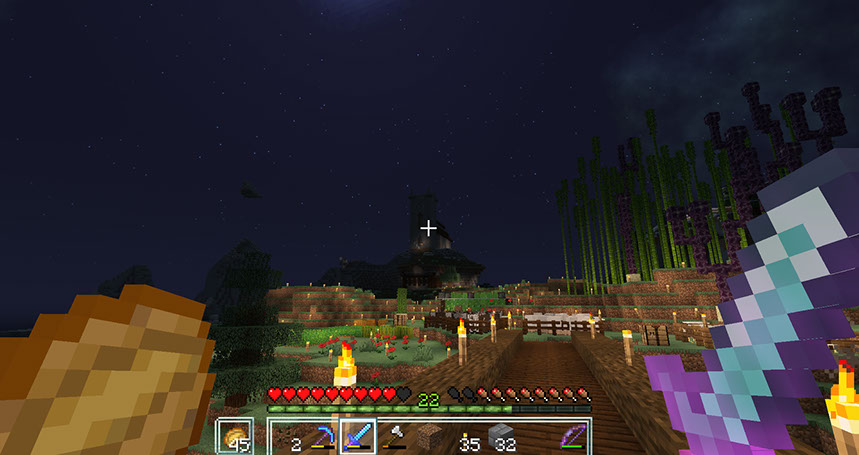Pick the stone bricks stack of 32
Viewport: 859px width, 455px height.
coord(502,437)
